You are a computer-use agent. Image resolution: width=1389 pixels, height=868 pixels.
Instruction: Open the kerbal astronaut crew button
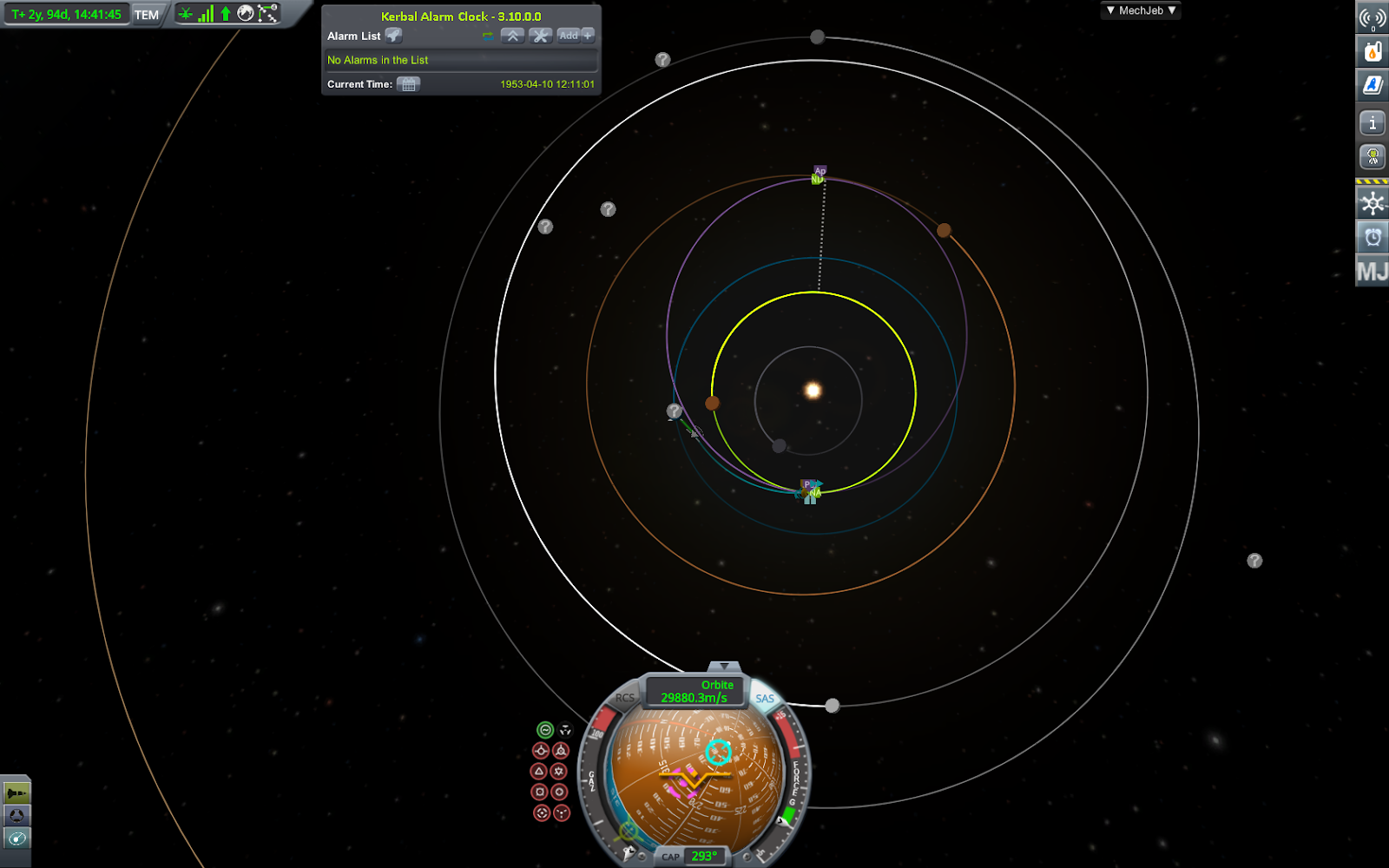(x=1373, y=157)
